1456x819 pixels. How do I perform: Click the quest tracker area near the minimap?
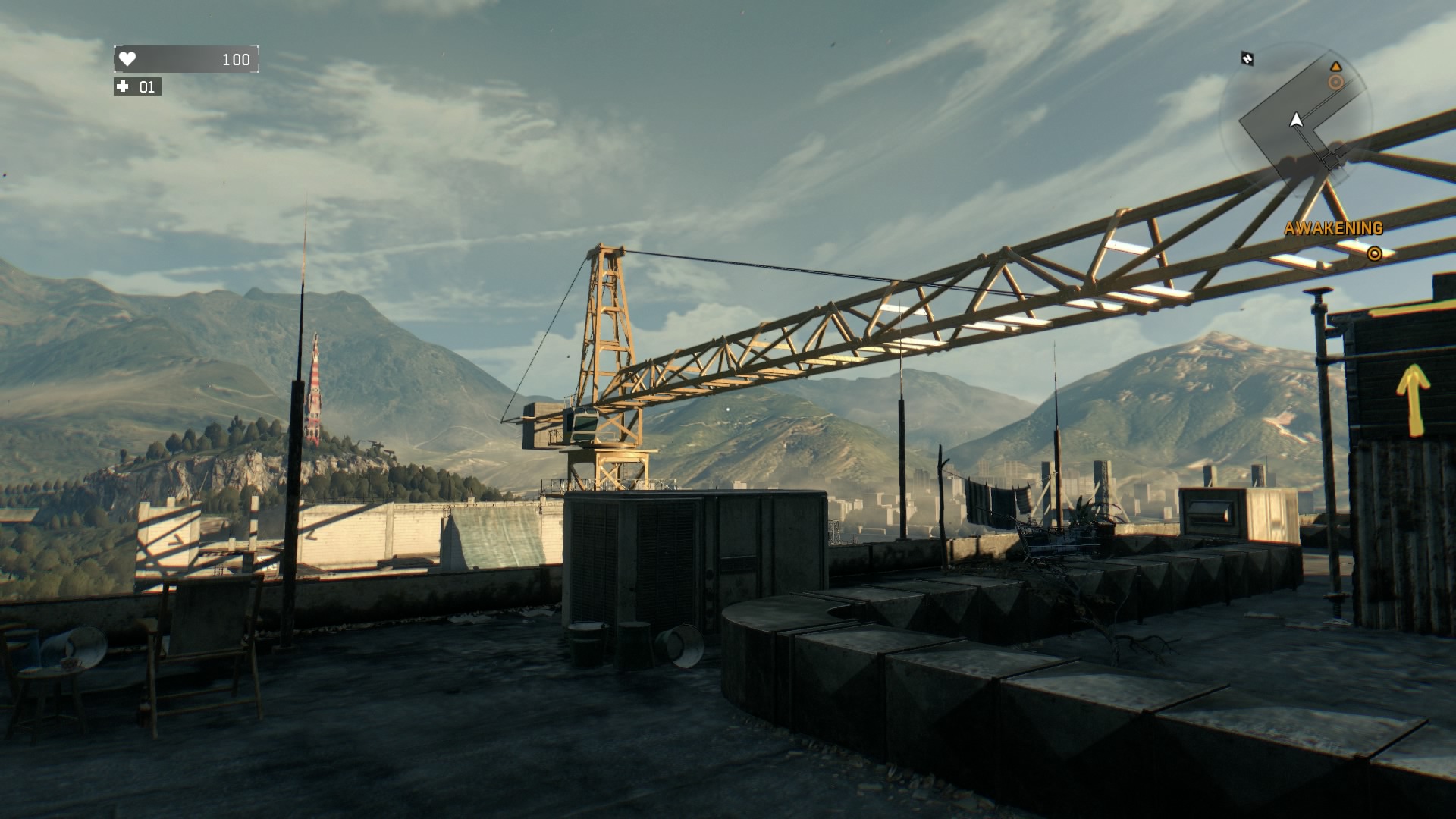[x=1333, y=227]
